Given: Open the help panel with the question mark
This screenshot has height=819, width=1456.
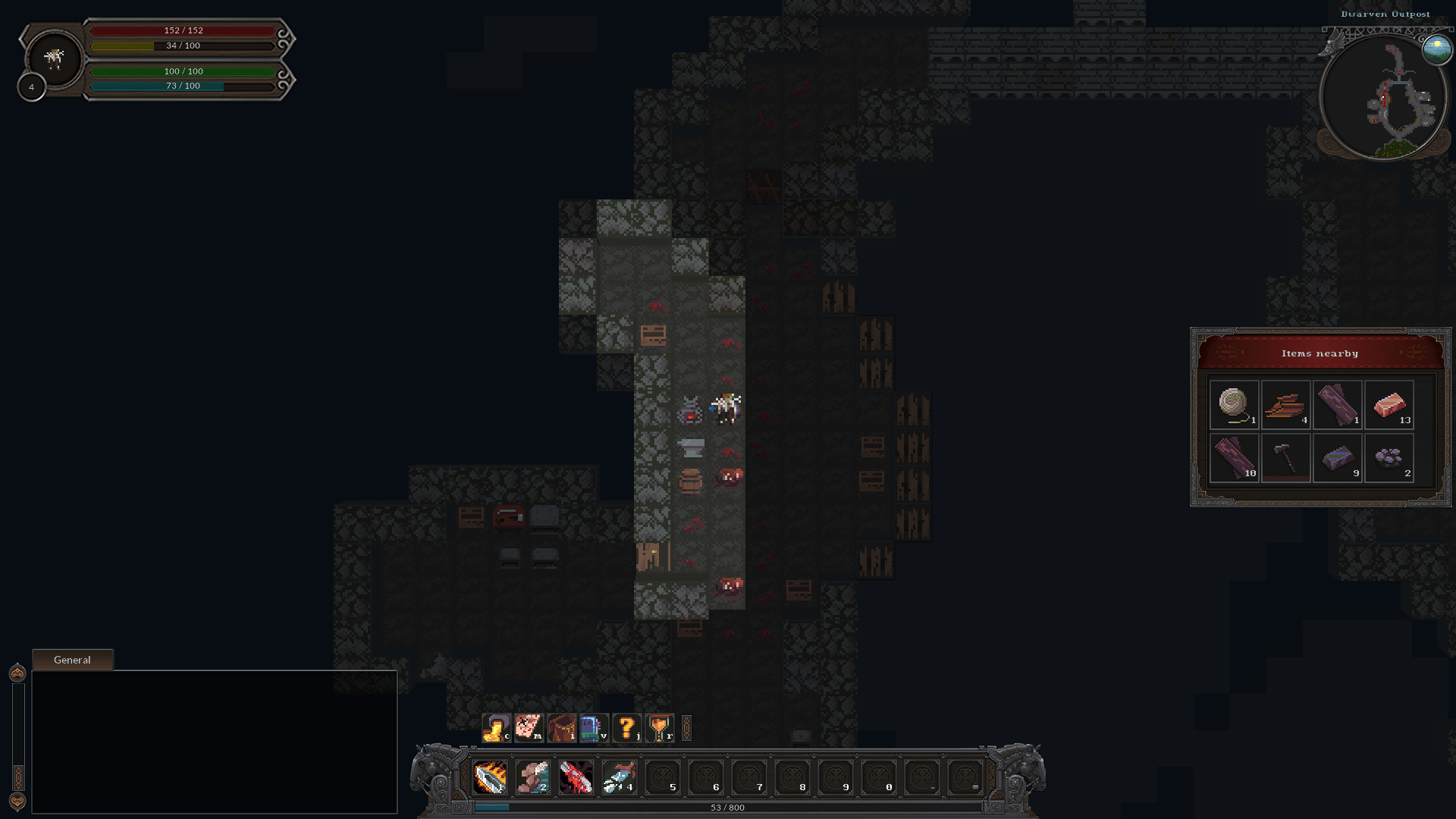Looking at the screenshot, I should coord(626,730).
